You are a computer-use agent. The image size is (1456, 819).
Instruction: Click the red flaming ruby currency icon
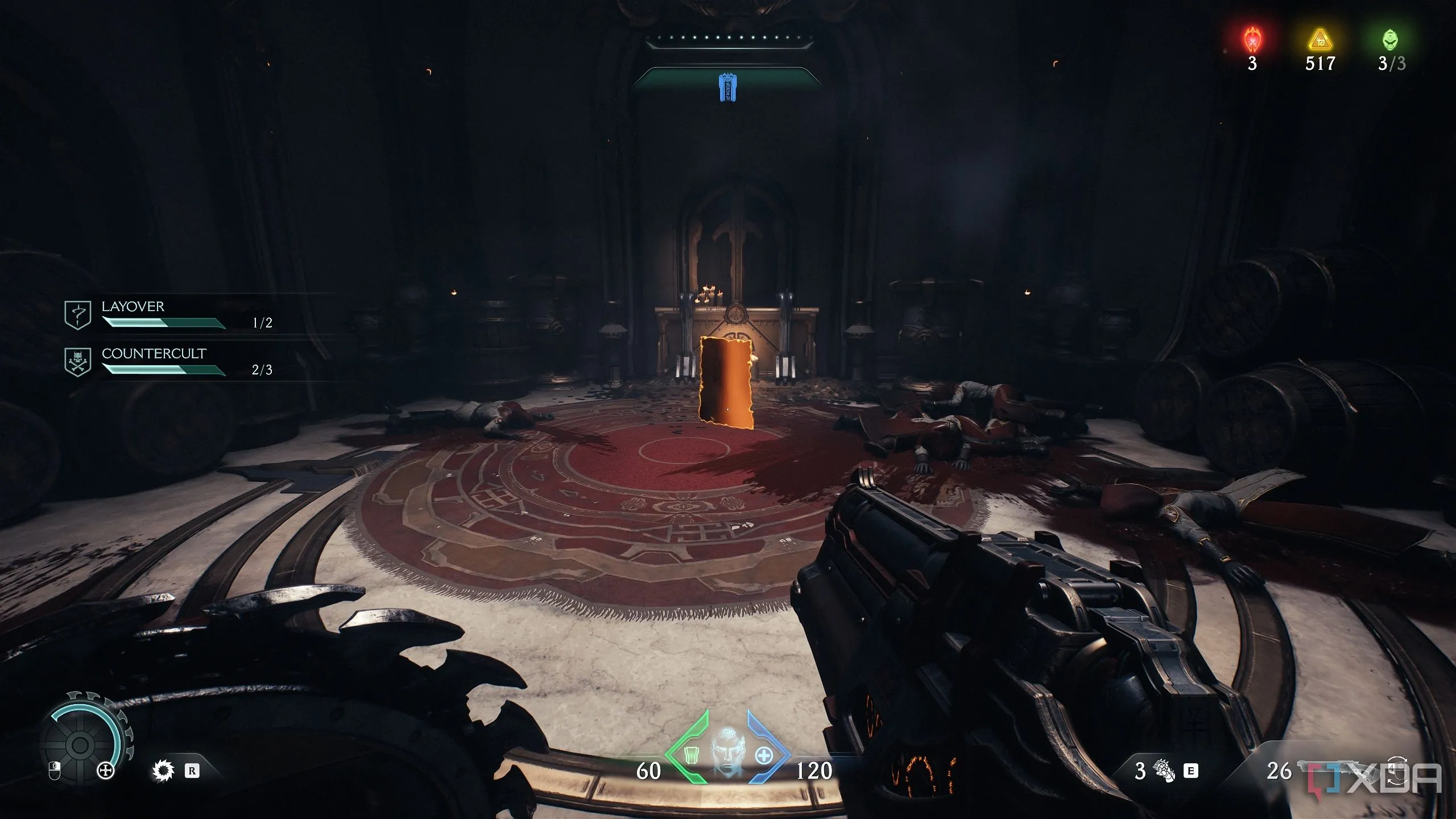pos(1252,40)
